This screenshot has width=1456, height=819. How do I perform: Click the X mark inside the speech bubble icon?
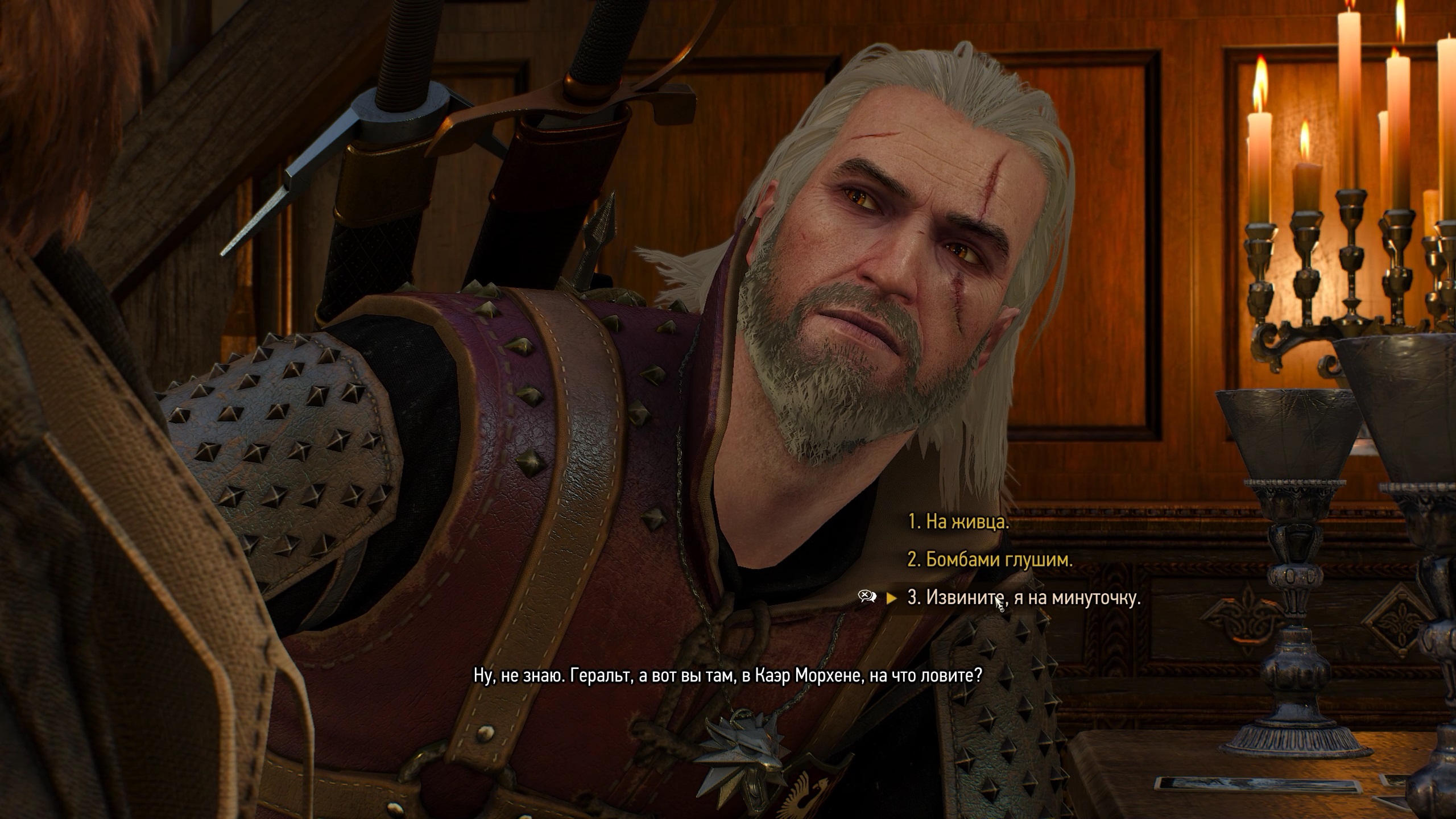coord(864,594)
